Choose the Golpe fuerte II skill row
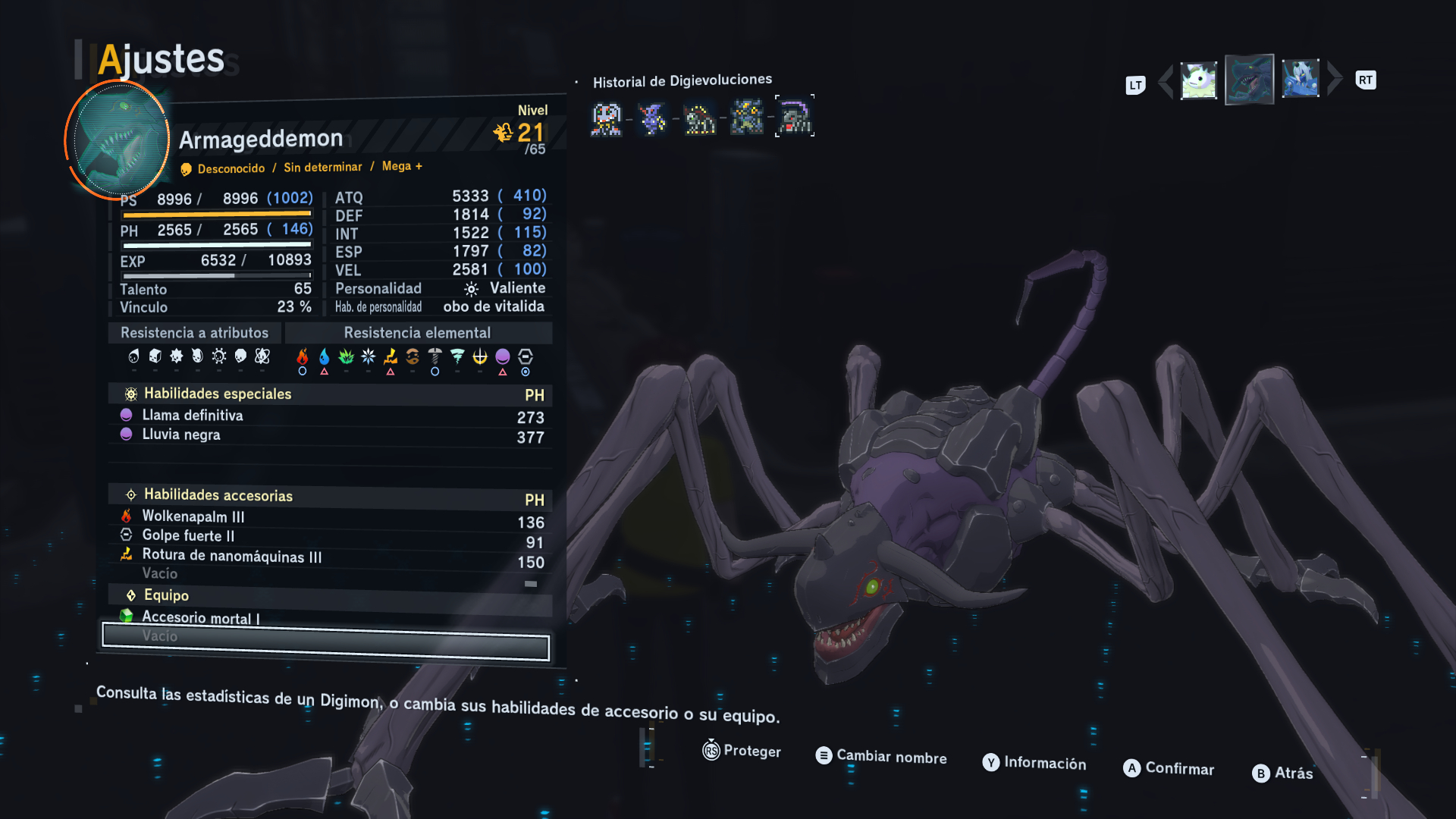Viewport: 1456px width, 819px height. point(188,535)
